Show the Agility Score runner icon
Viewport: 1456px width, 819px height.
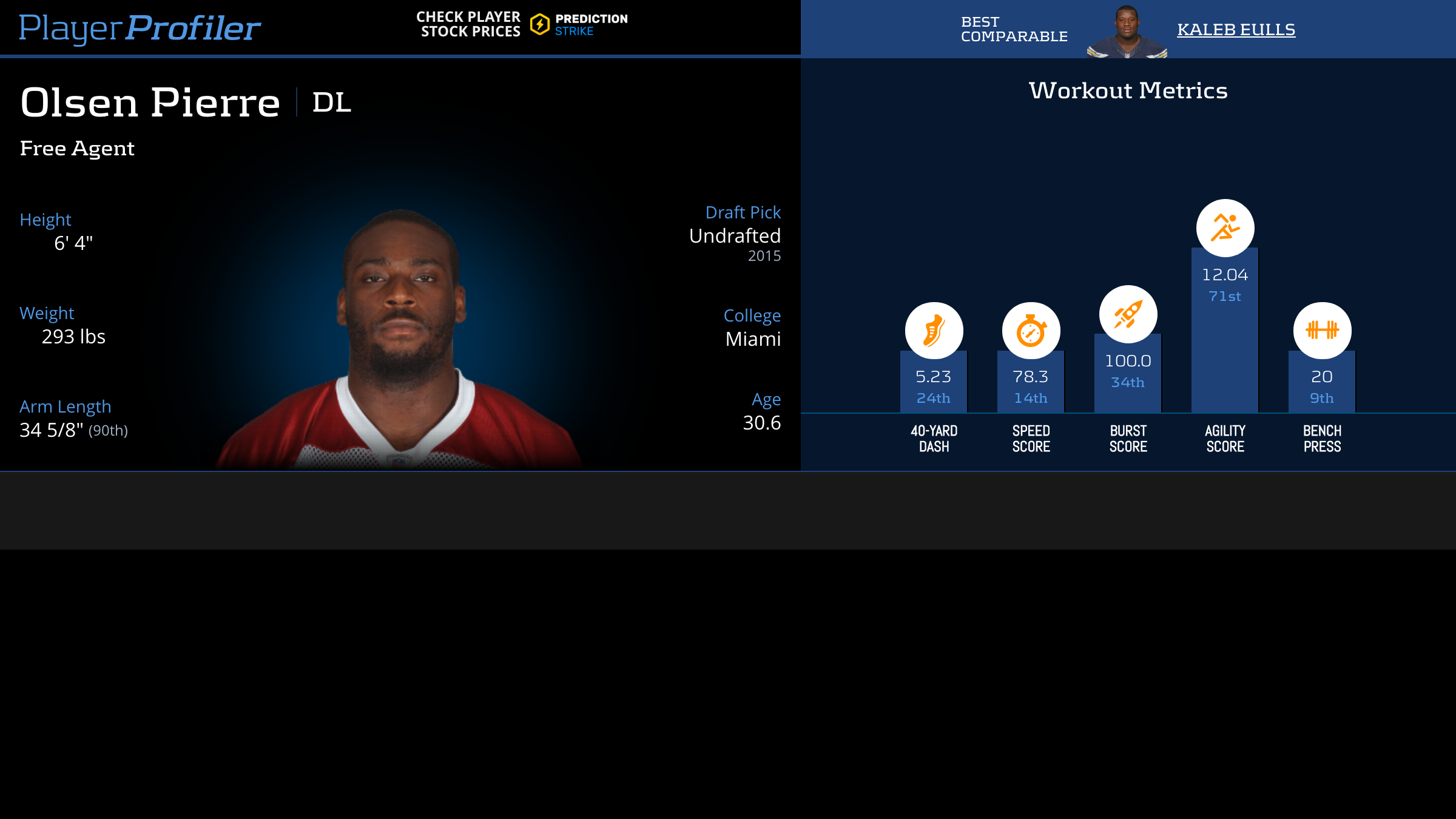coord(1225,228)
